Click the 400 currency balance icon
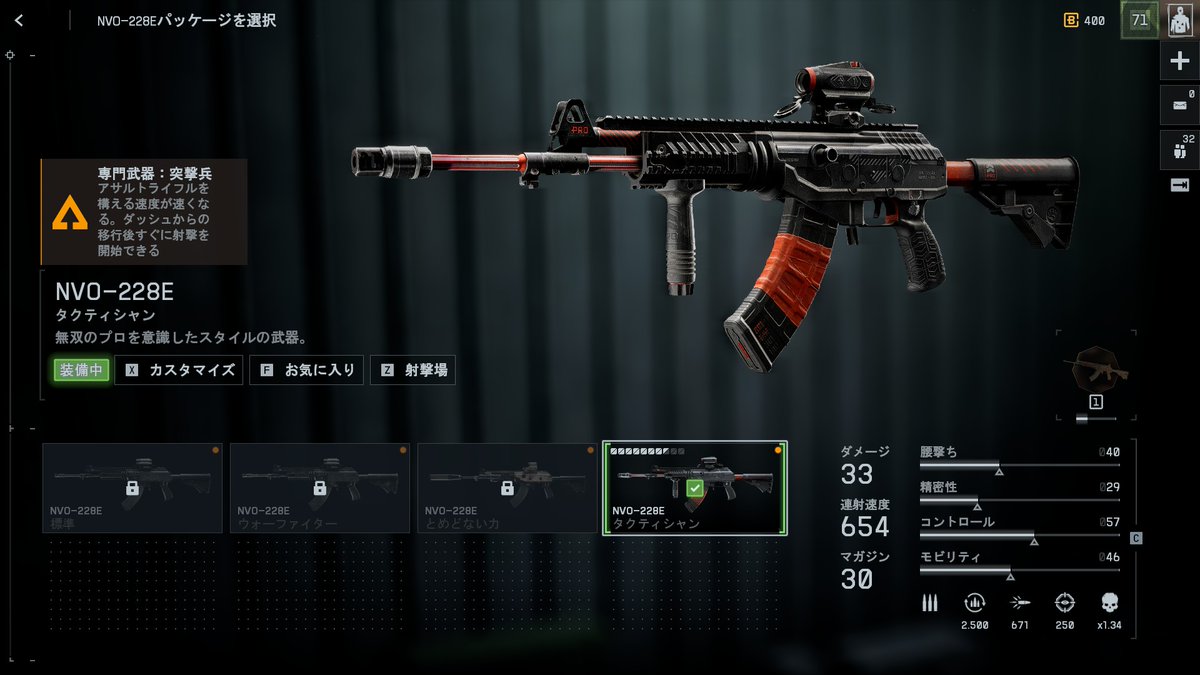1200x675 pixels. pyautogui.click(x=1071, y=20)
